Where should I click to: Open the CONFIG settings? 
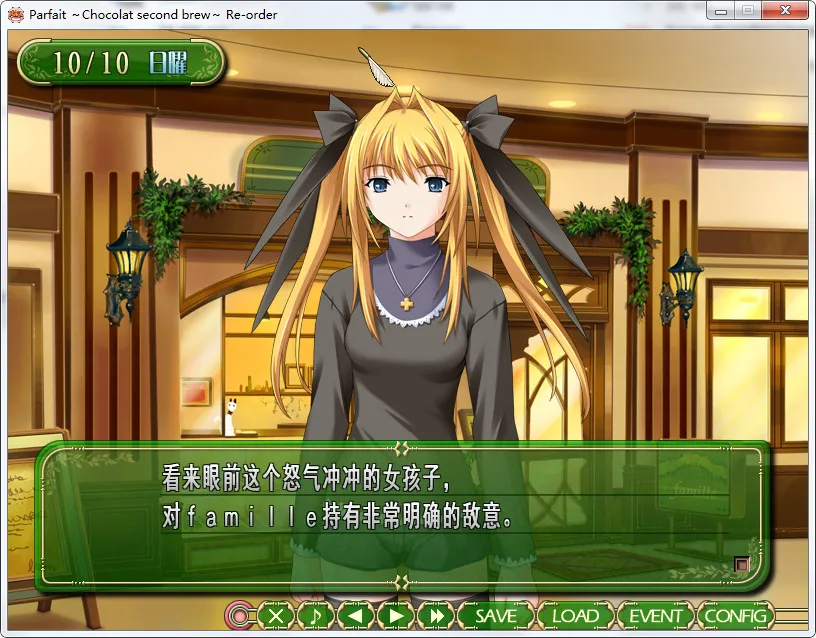(735, 615)
